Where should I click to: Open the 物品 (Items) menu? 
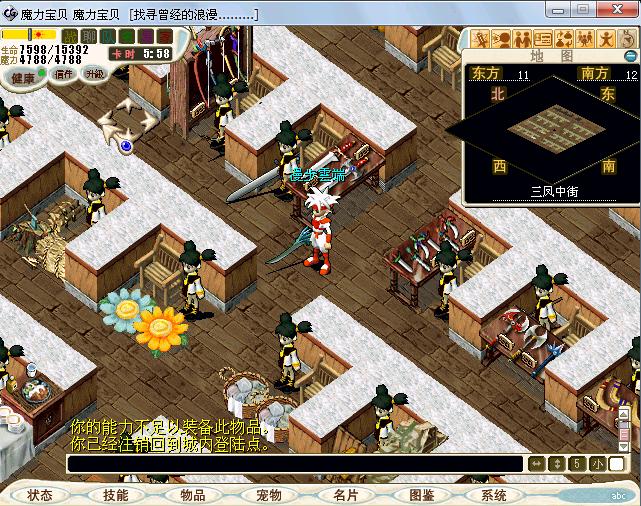click(x=192, y=495)
